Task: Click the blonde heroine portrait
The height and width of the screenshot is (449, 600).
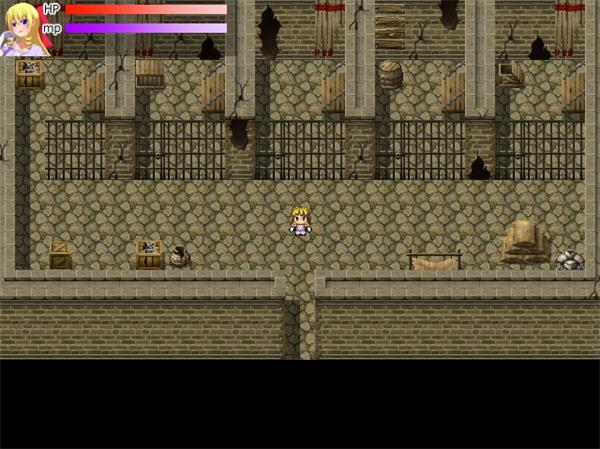Action: coord(22,27)
